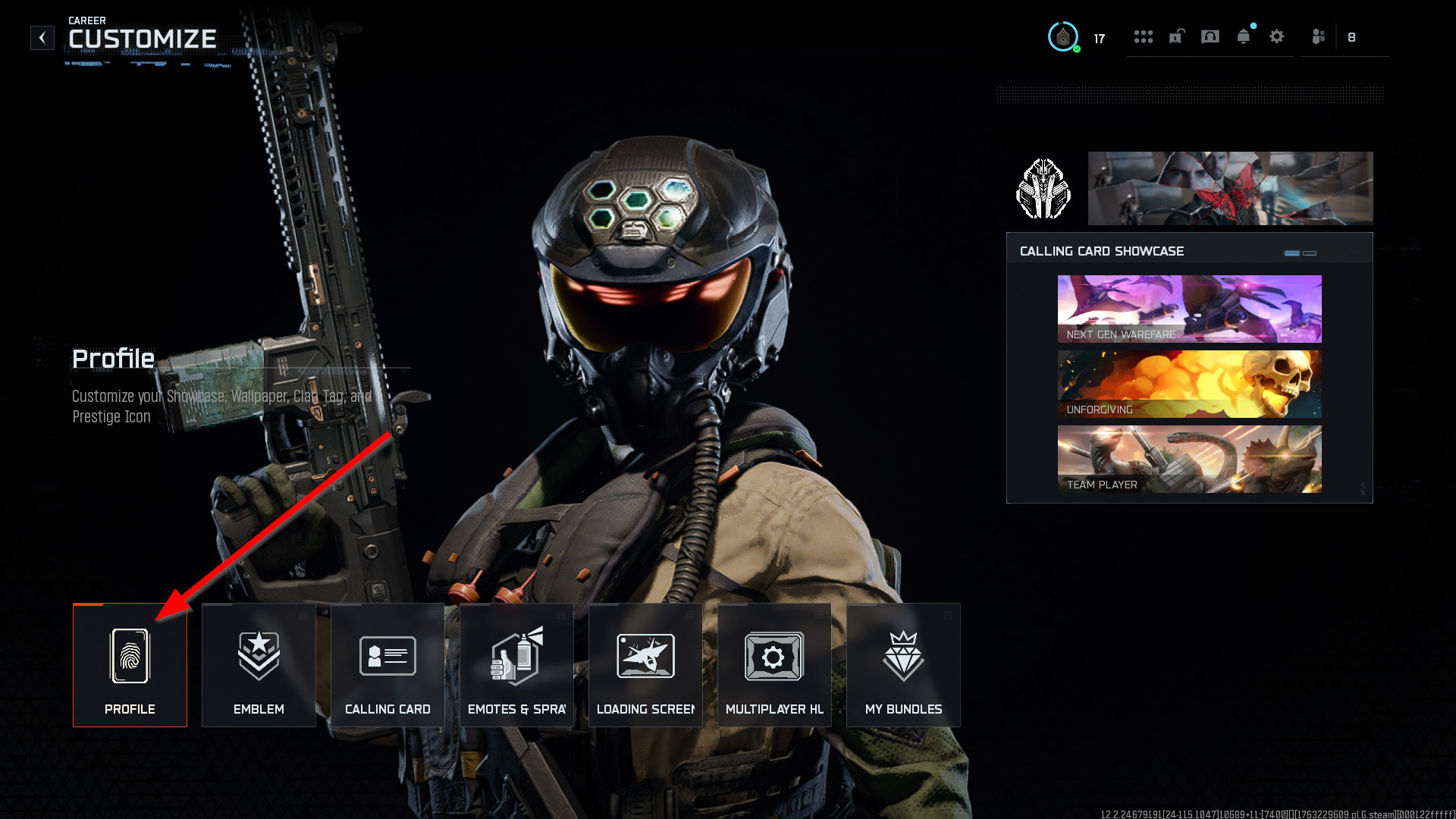This screenshot has height=819, width=1456.
Task: Click the equipped butterfly calling card banner
Action: pos(1230,188)
